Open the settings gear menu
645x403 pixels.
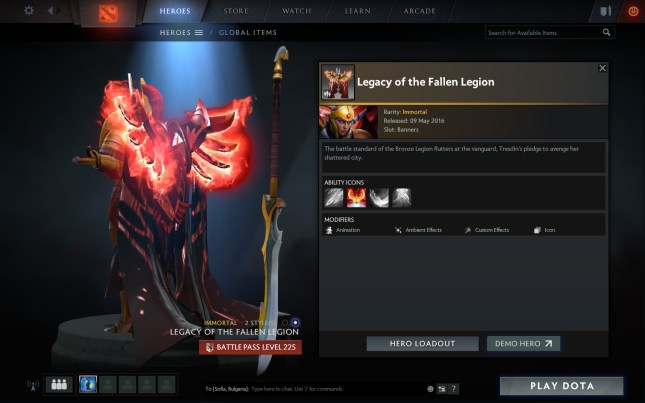28,11
